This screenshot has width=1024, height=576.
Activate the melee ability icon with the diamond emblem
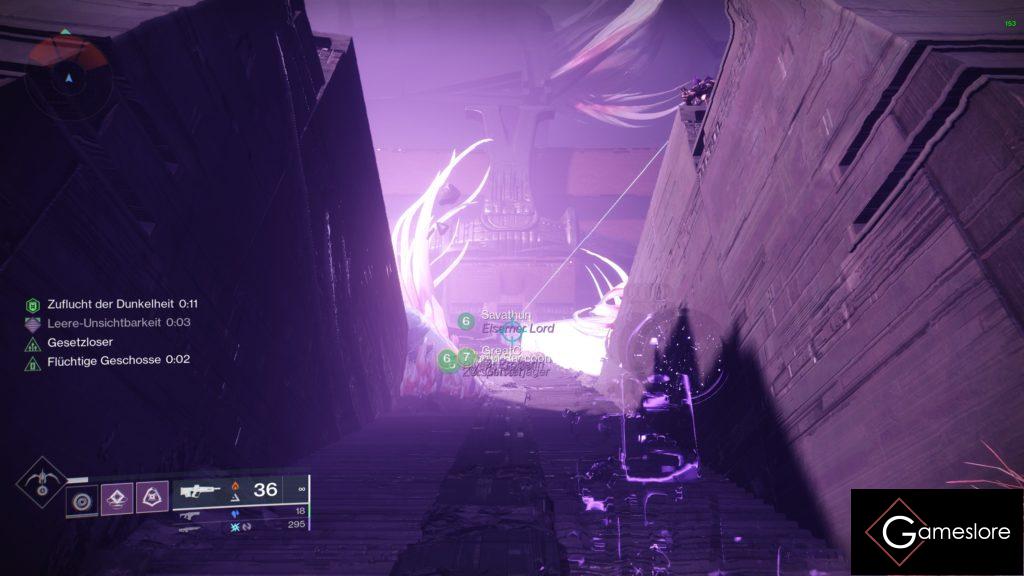(x=116, y=497)
